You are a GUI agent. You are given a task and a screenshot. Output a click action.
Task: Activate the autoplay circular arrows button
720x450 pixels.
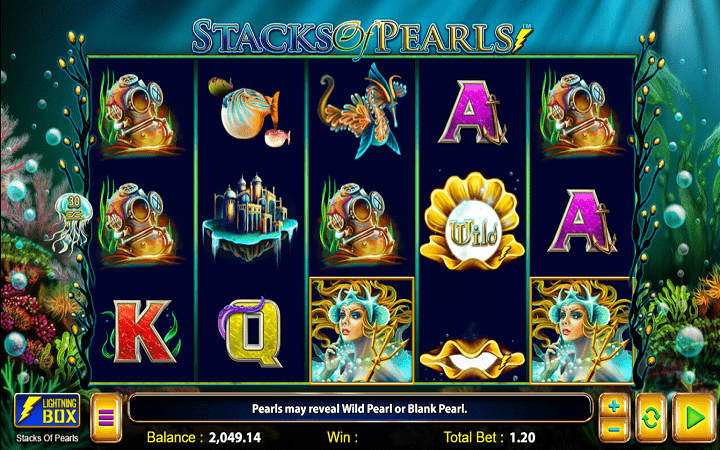coord(650,417)
